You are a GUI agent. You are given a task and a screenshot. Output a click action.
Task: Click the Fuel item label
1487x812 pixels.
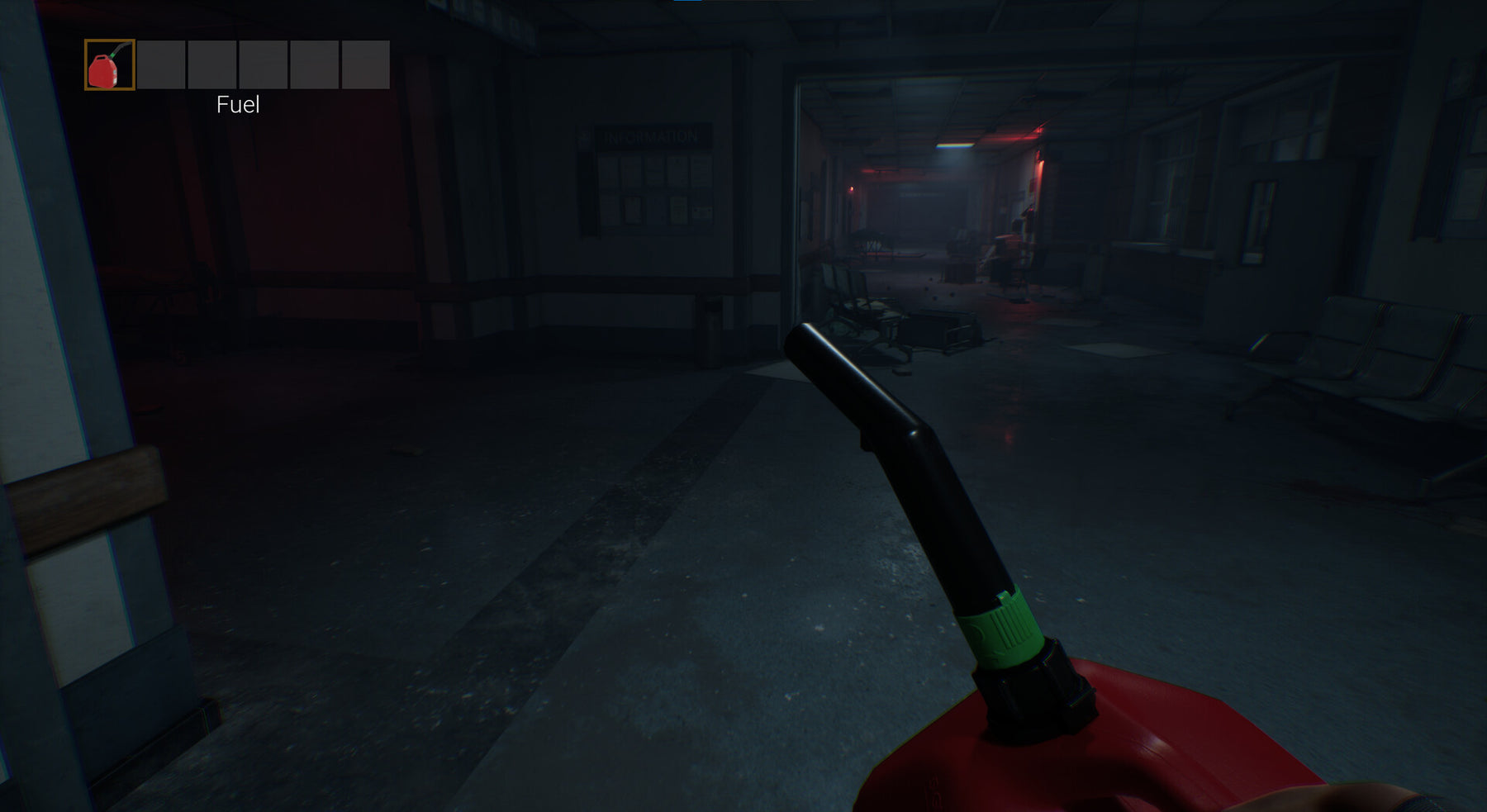click(x=237, y=105)
